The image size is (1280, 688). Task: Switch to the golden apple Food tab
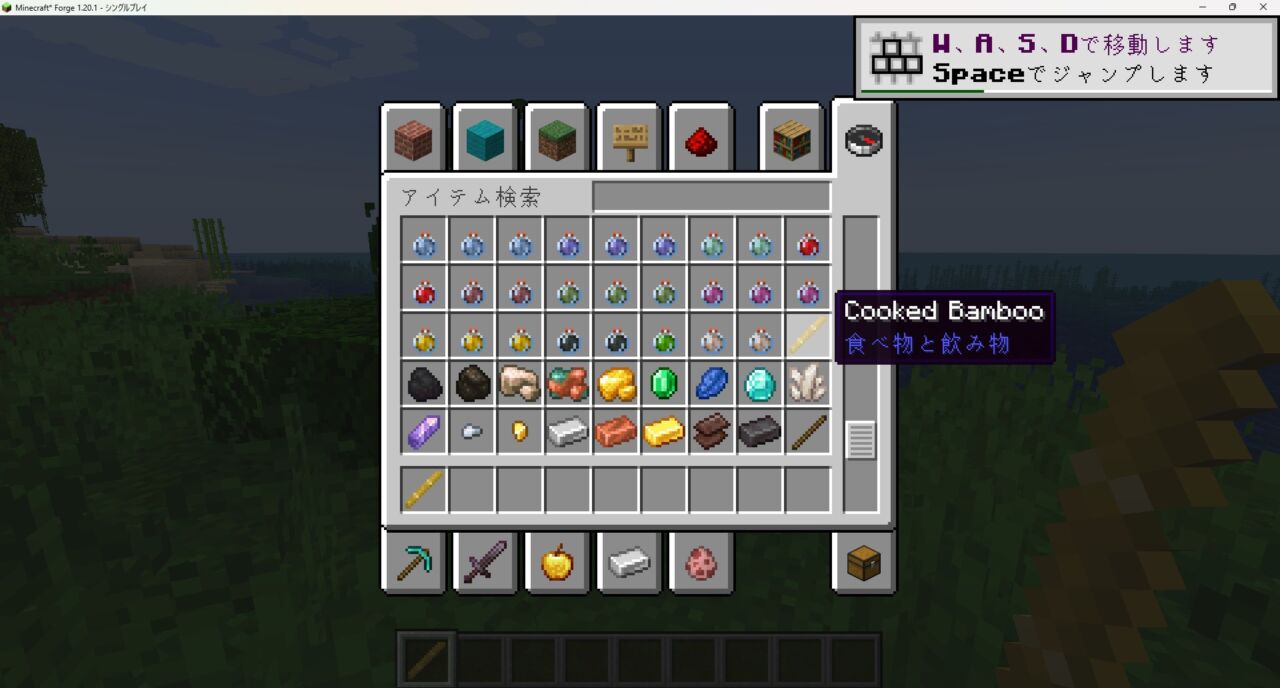[557, 563]
